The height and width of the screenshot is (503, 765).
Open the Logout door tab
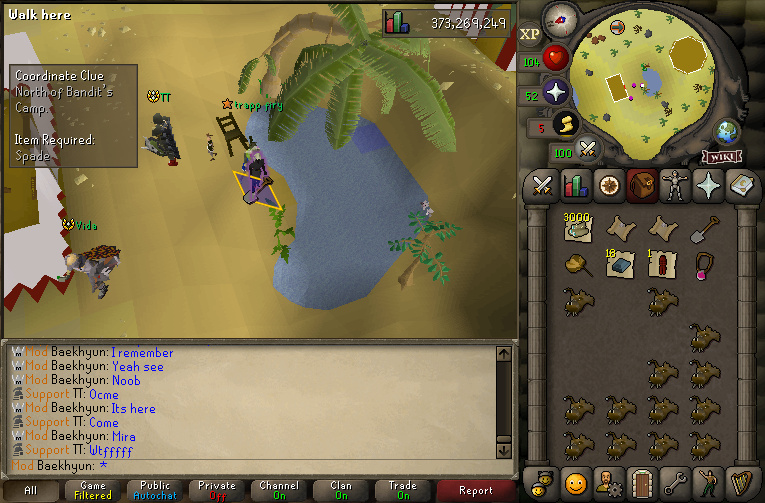(x=641, y=481)
